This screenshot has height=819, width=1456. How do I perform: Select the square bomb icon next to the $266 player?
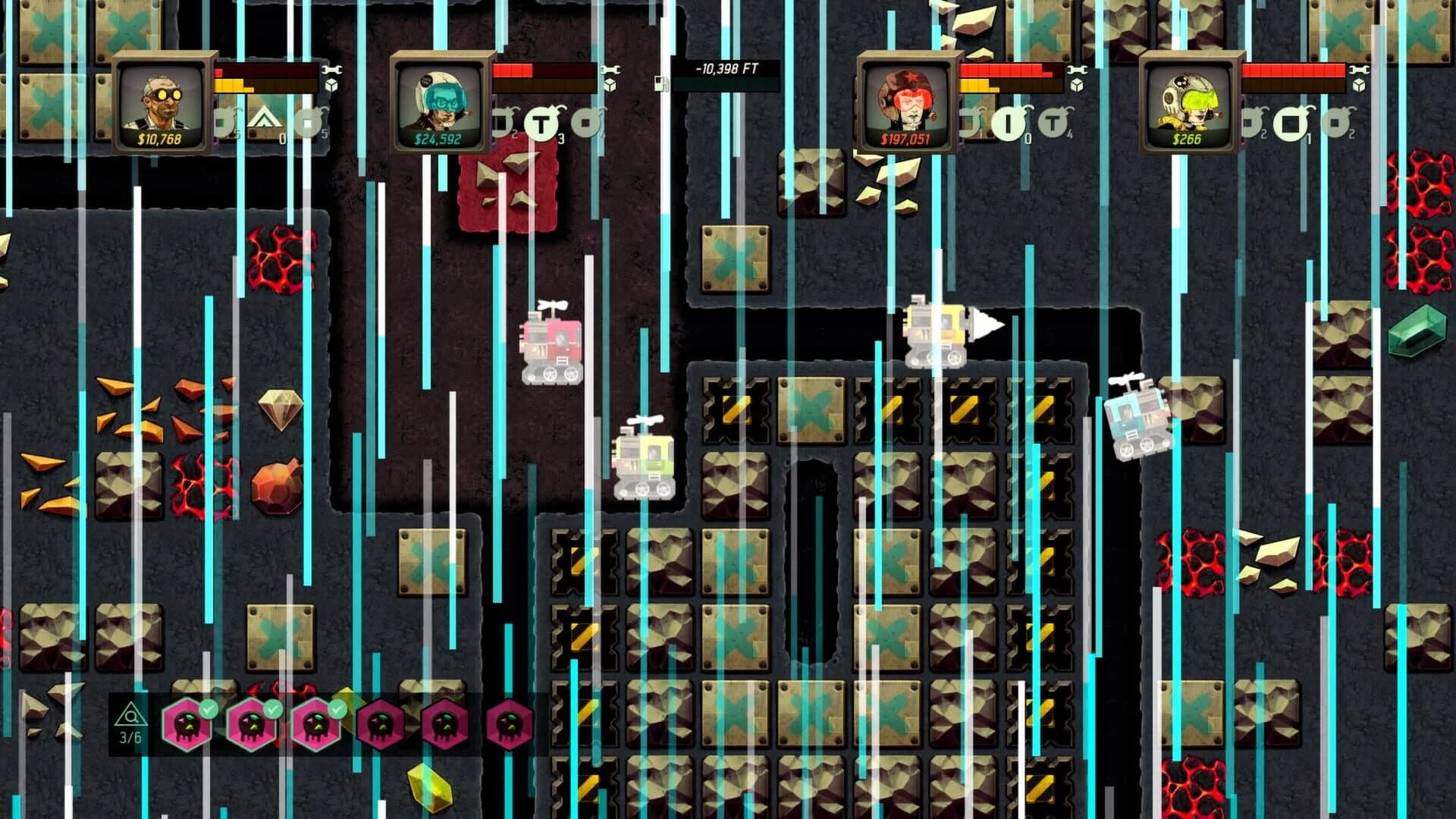click(x=1291, y=123)
